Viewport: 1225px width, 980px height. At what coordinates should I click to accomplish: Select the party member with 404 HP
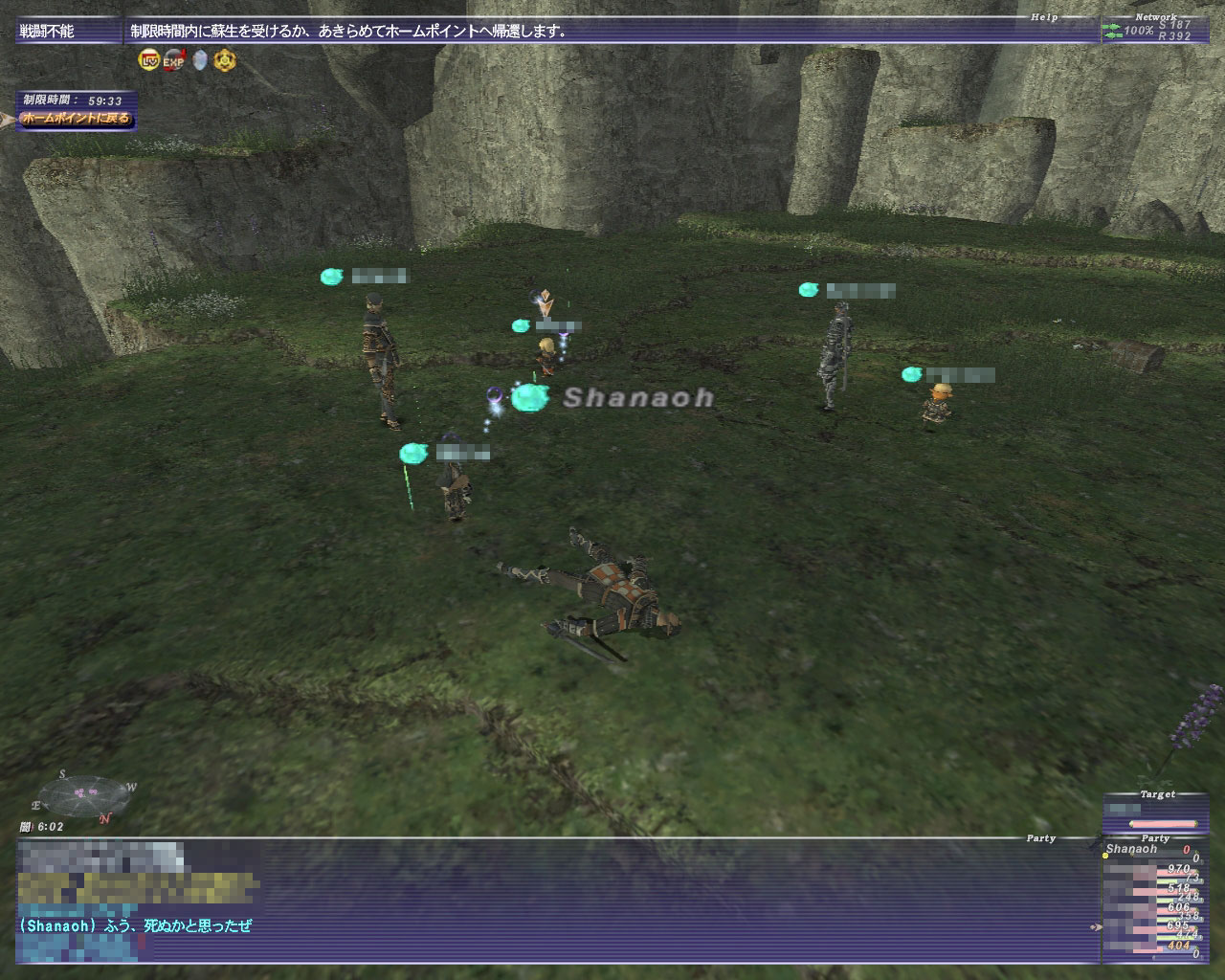(1148, 945)
